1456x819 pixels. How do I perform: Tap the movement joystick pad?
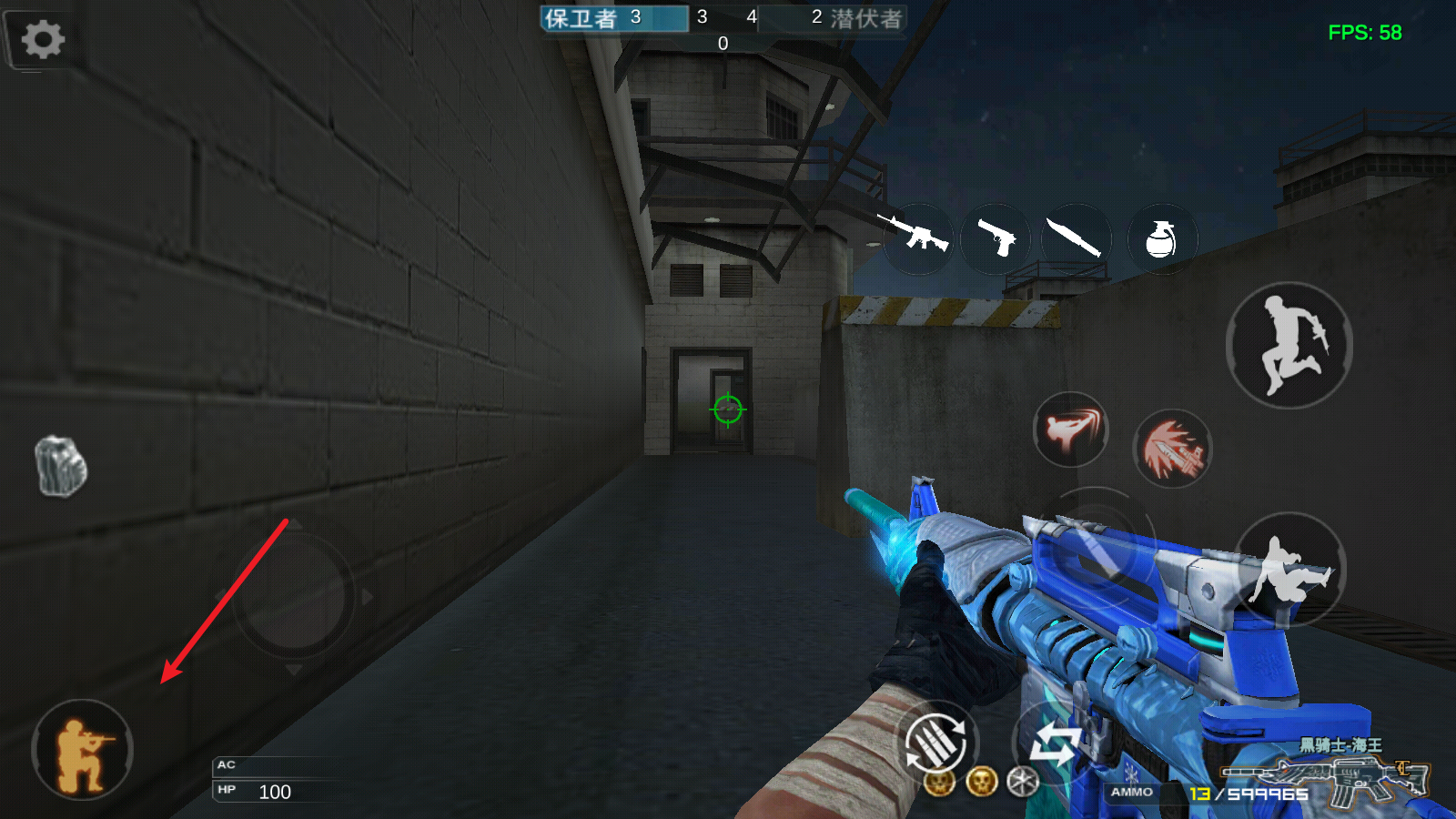tap(293, 595)
